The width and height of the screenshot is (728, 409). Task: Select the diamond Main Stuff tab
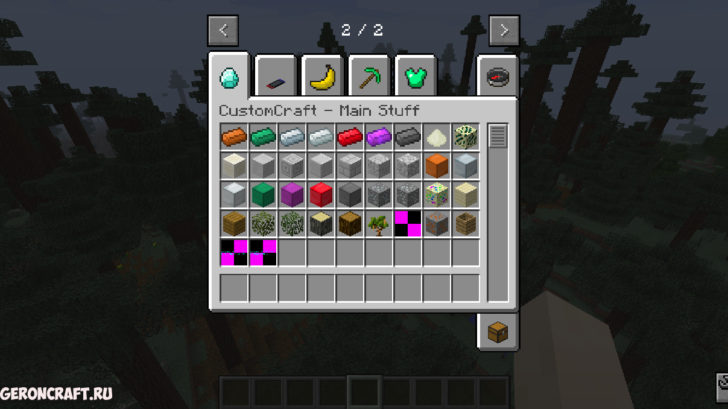click(x=229, y=75)
